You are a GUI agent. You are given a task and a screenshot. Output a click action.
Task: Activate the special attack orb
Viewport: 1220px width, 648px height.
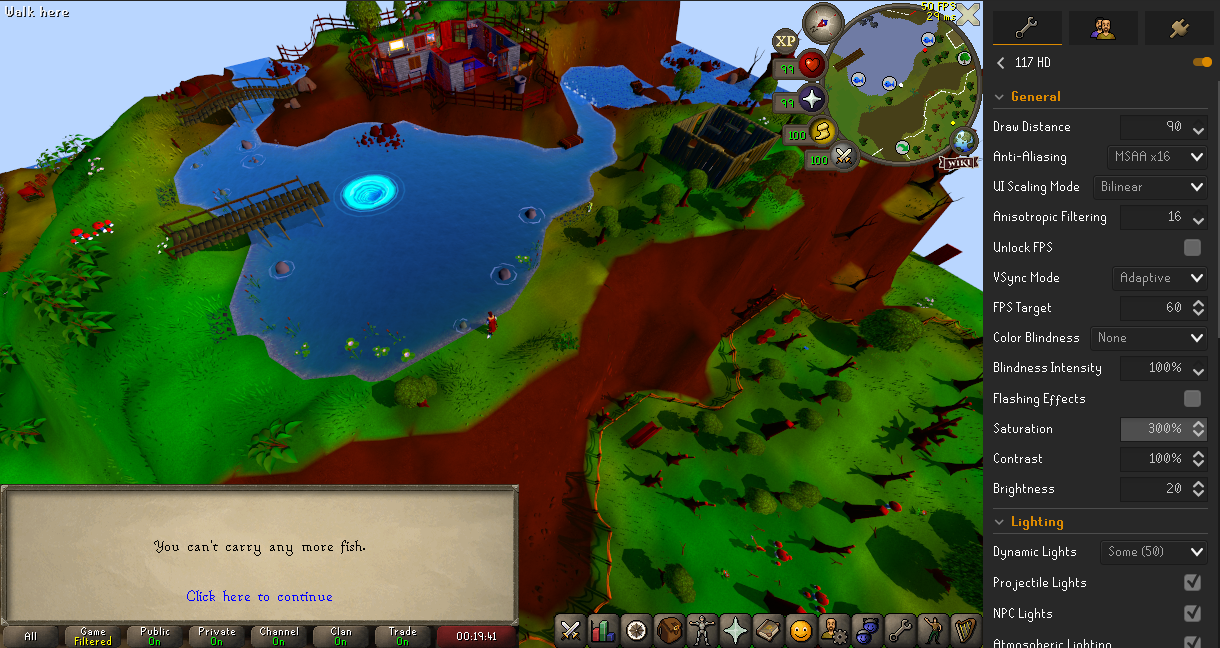click(x=844, y=157)
